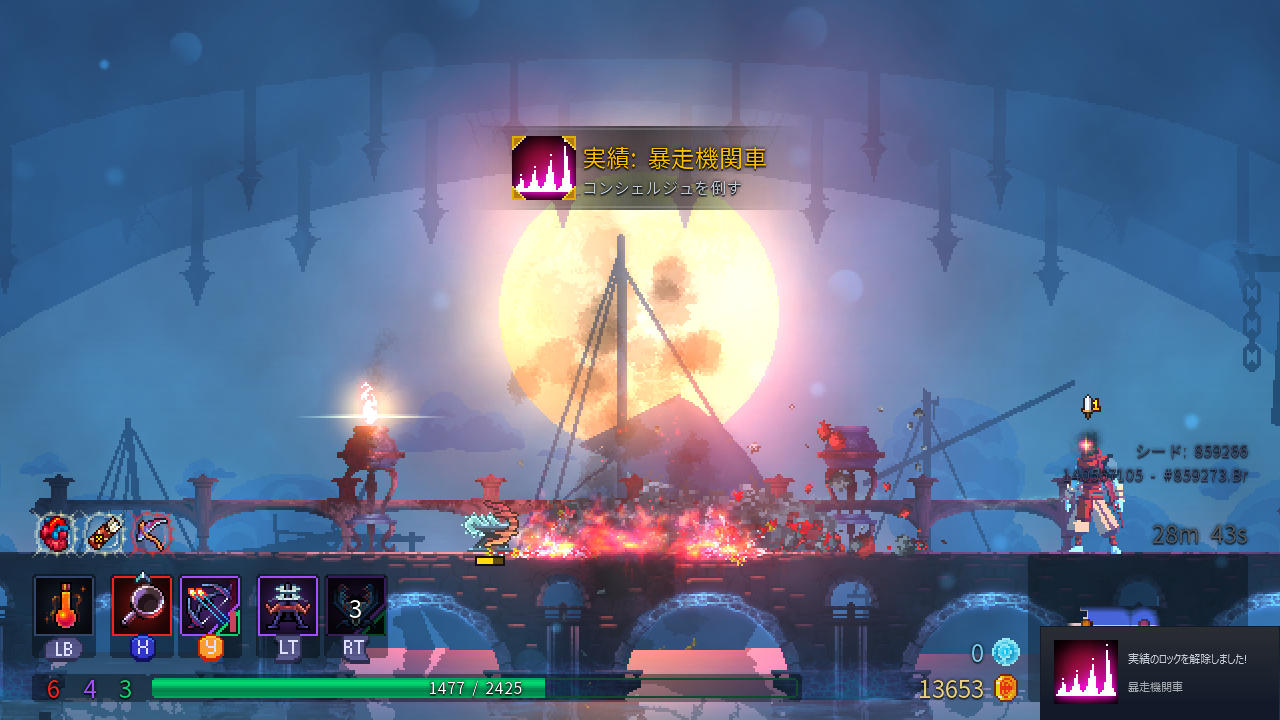
Task: Open the LT slot button label
Action: pos(287,648)
